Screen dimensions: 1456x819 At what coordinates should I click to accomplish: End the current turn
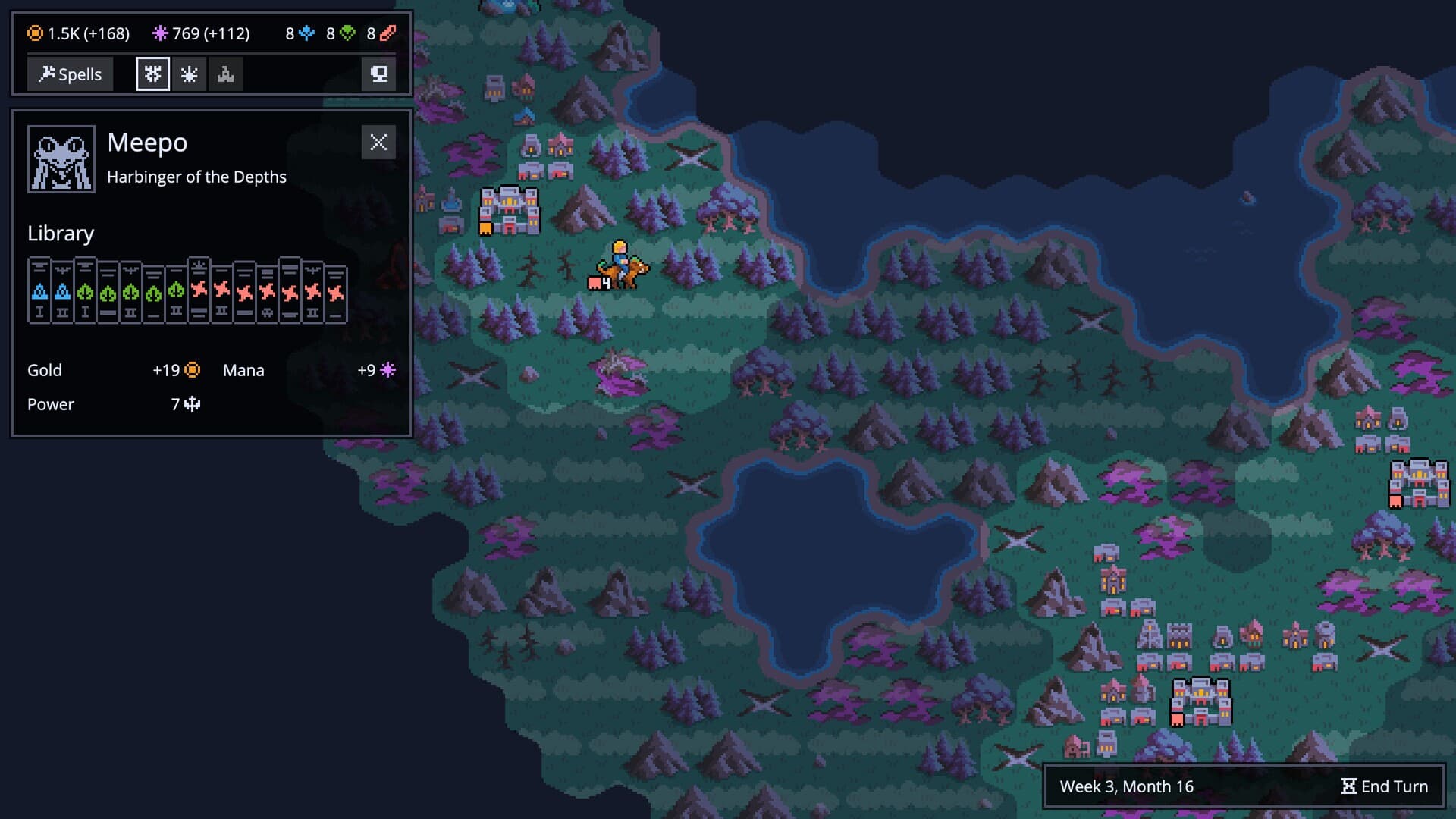[x=1384, y=786]
